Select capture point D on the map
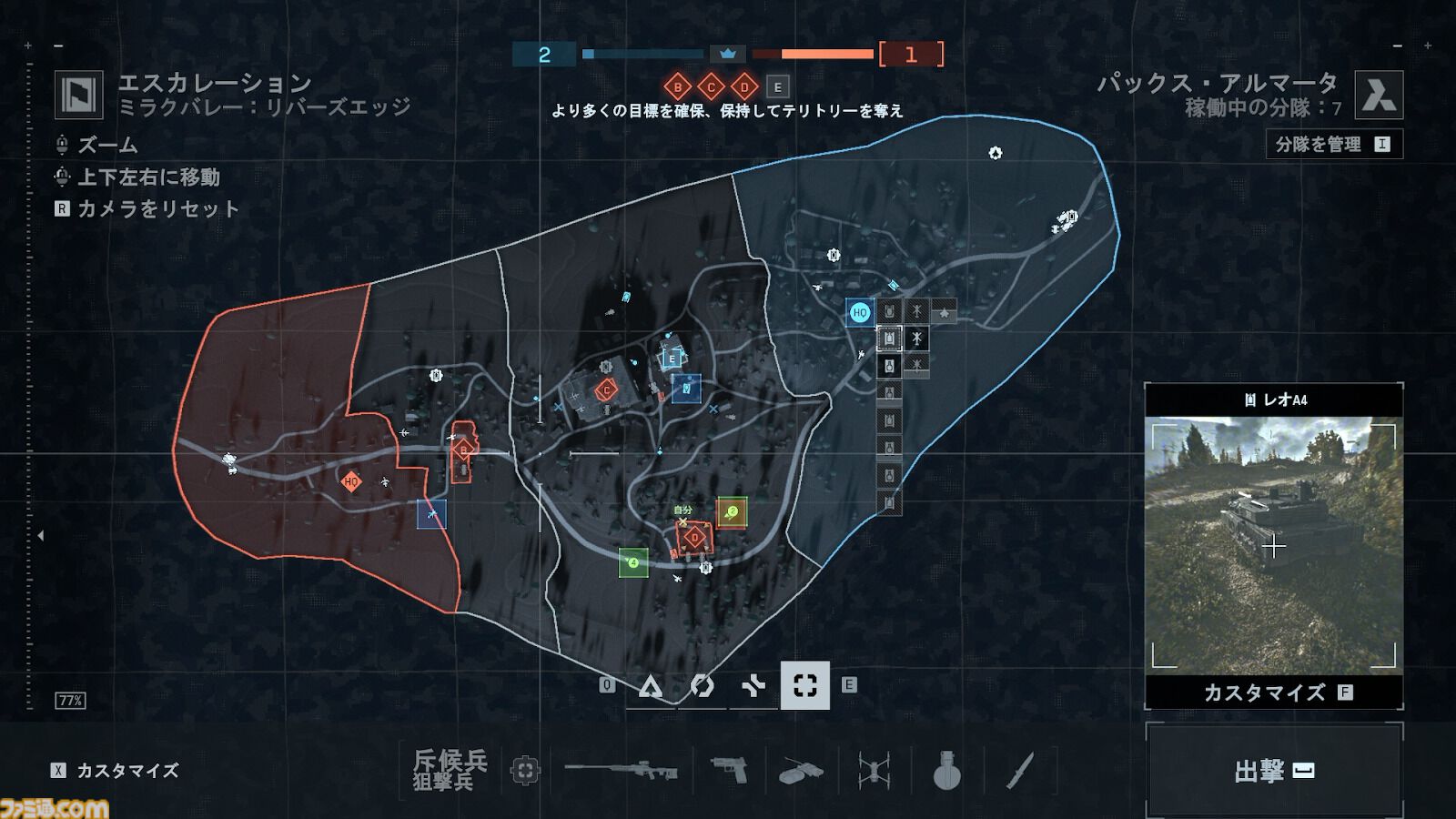This screenshot has height=819, width=1456. 694,538
